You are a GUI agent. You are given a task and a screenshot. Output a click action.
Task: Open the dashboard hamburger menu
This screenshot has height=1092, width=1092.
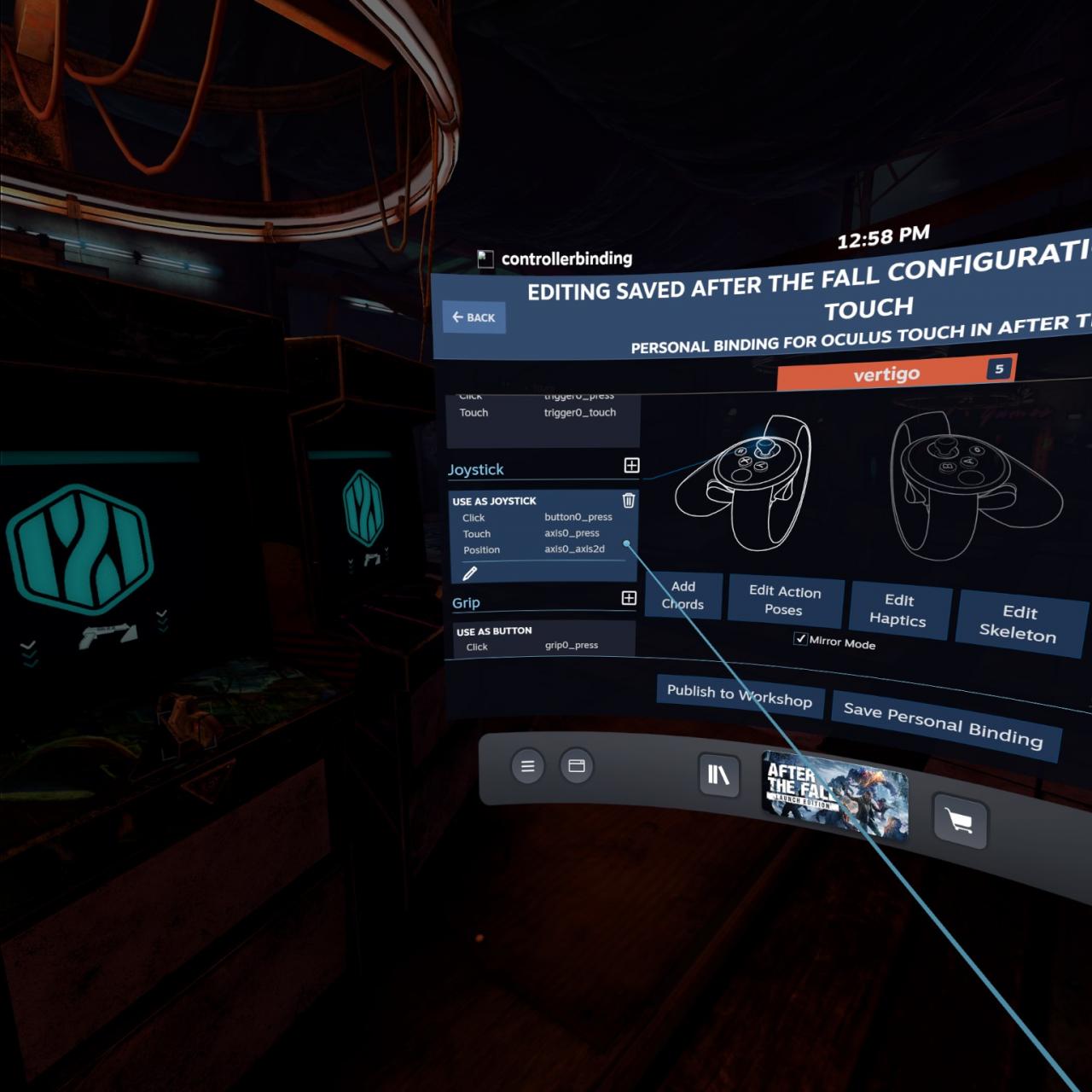click(528, 766)
